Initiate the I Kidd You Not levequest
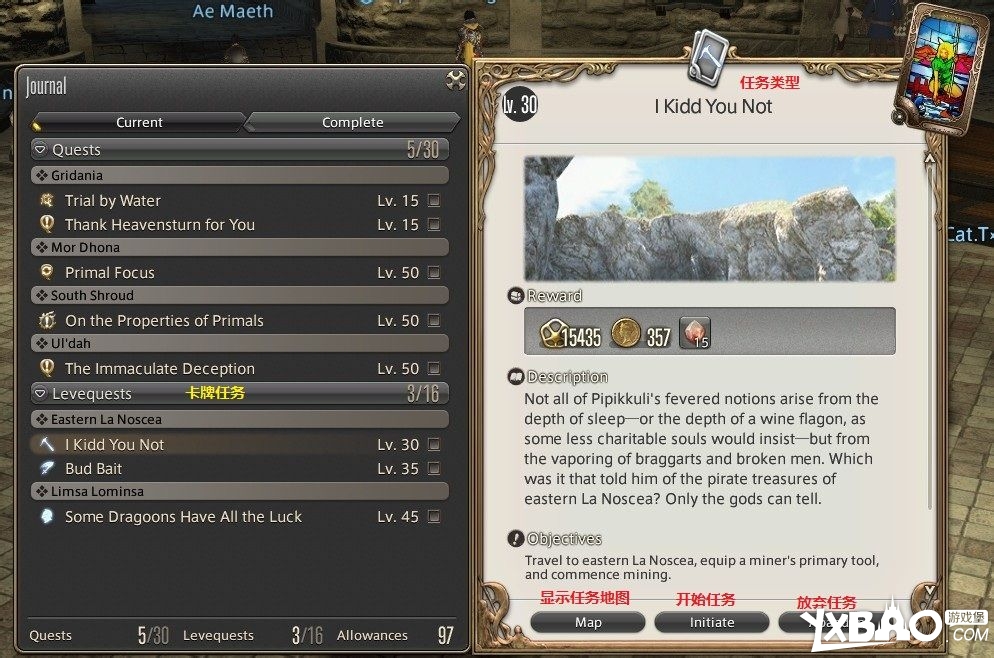The width and height of the screenshot is (994, 658). point(712,622)
